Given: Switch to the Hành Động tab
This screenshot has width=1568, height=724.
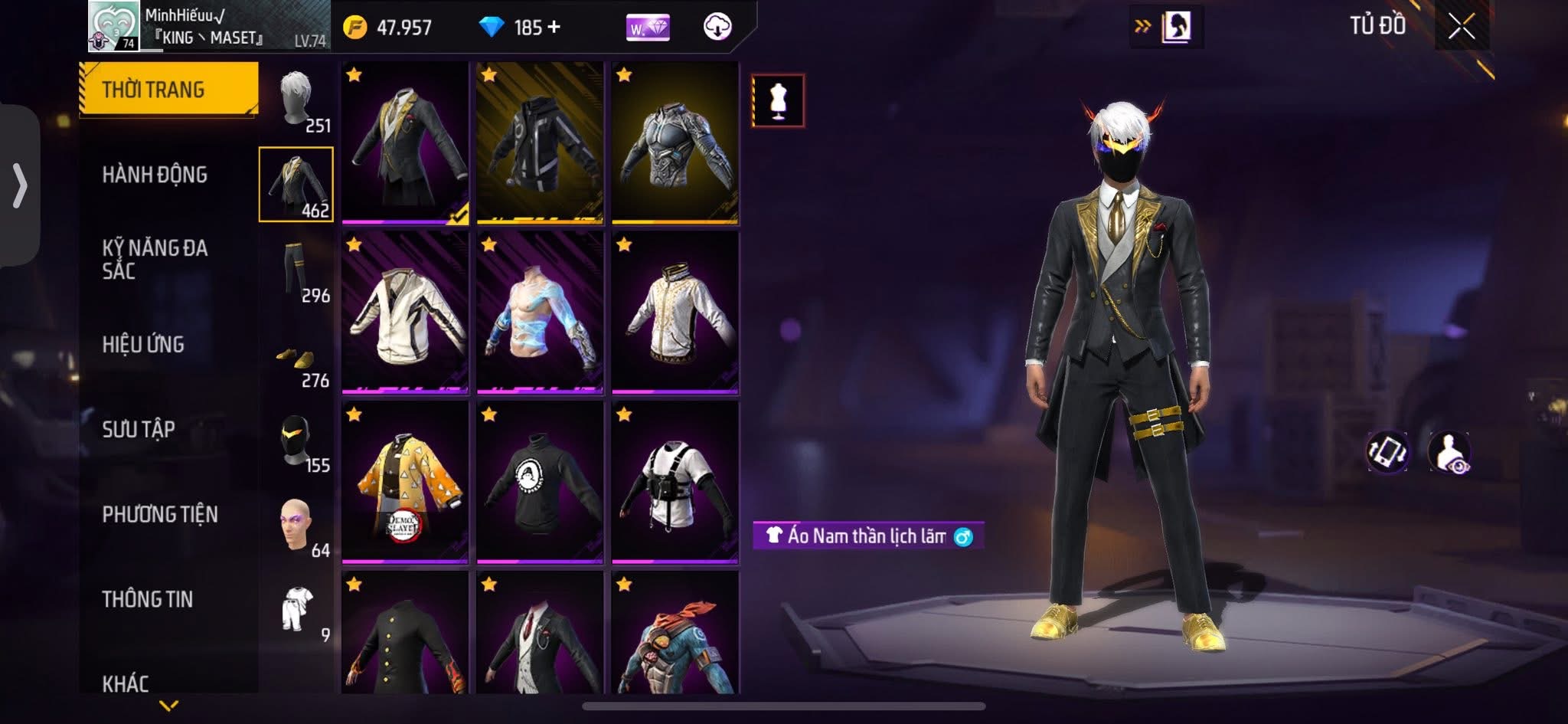Looking at the screenshot, I should click(x=155, y=175).
